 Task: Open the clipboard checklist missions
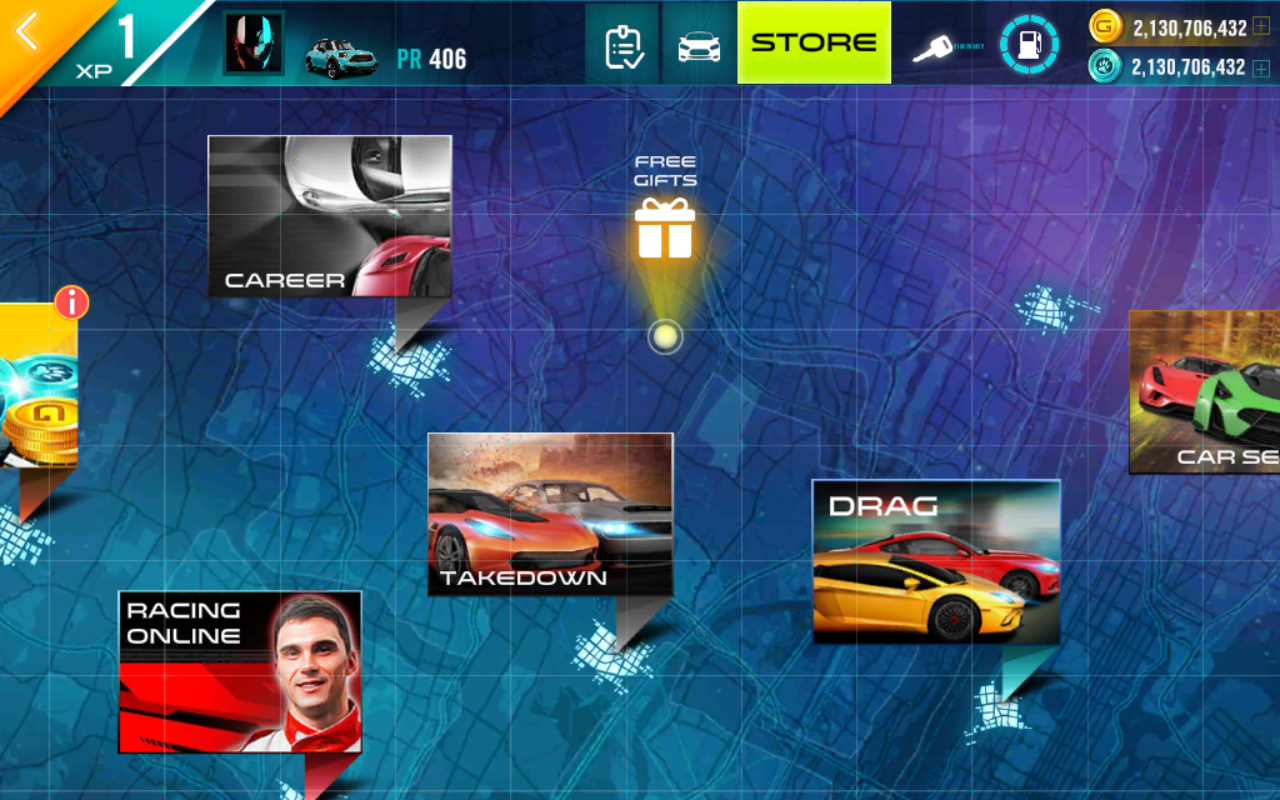click(x=622, y=45)
